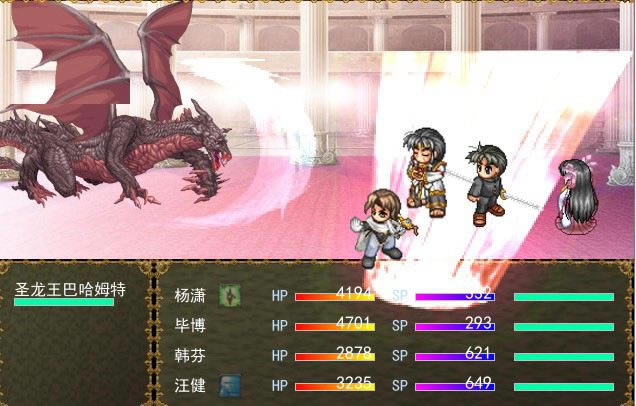The width and height of the screenshot is (636, 406).
Task: Pick party member 韩芬
Action: (x=190, y=355)
